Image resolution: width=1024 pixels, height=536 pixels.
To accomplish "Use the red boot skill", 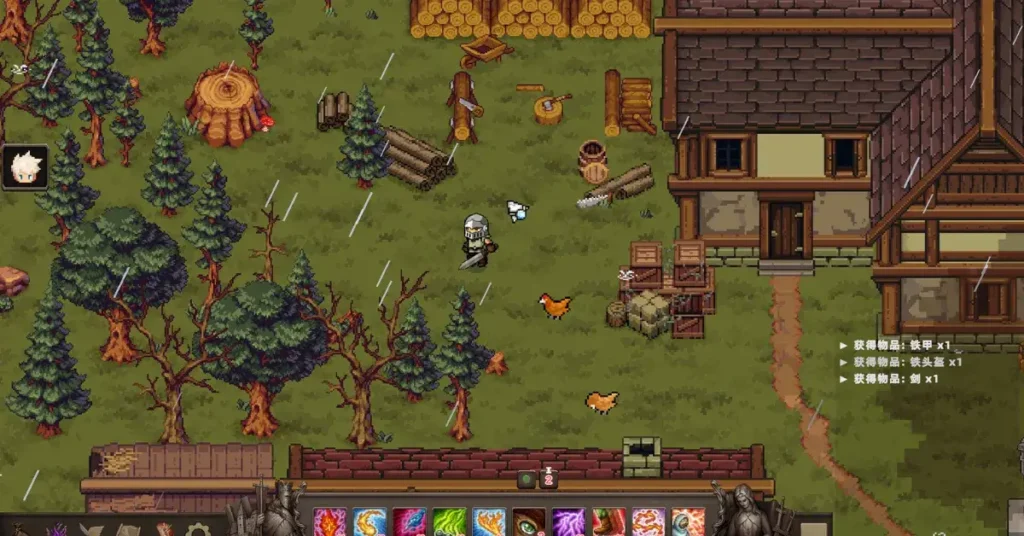I will pyautogui.click(x=608, y=522).
